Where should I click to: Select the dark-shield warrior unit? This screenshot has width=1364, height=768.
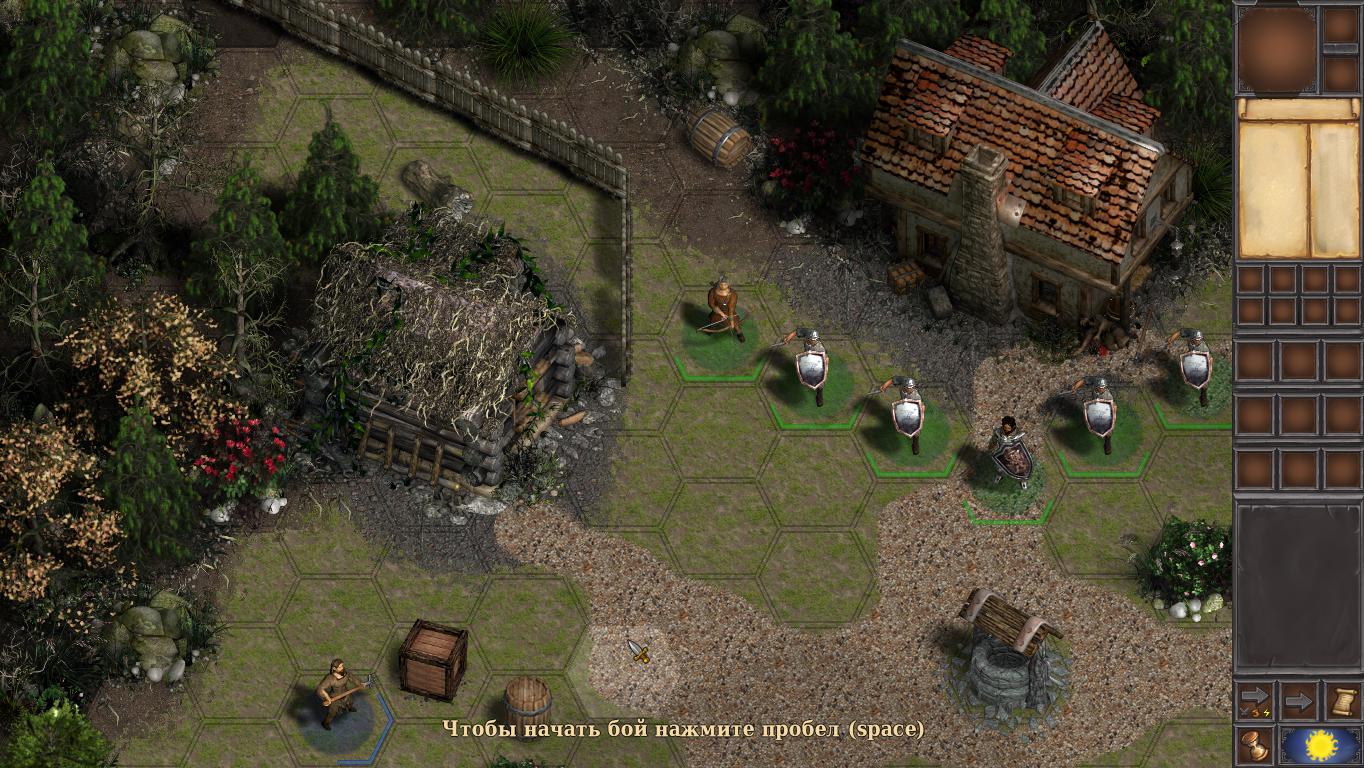pos(1010,455)
